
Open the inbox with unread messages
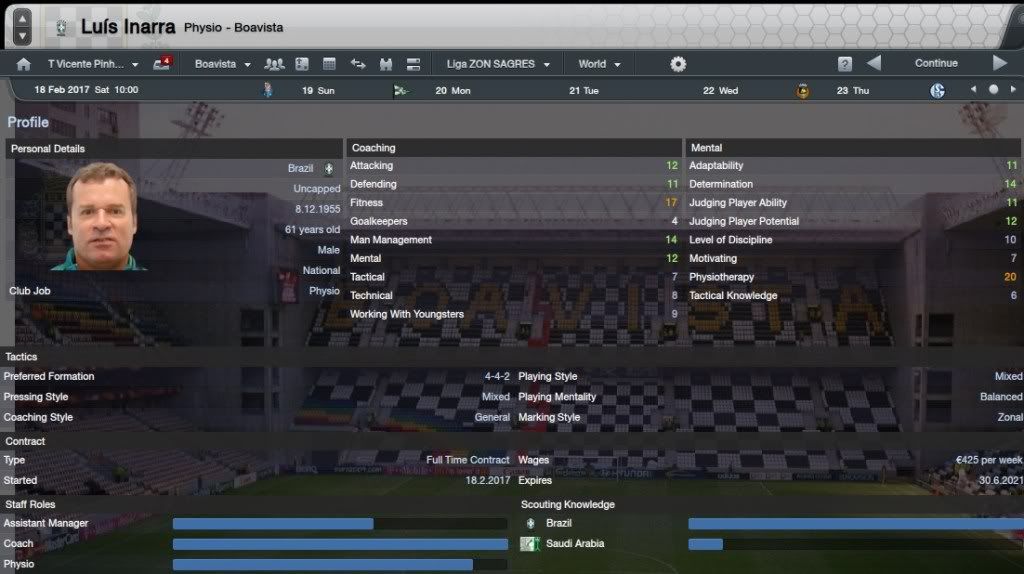point(162,64)
